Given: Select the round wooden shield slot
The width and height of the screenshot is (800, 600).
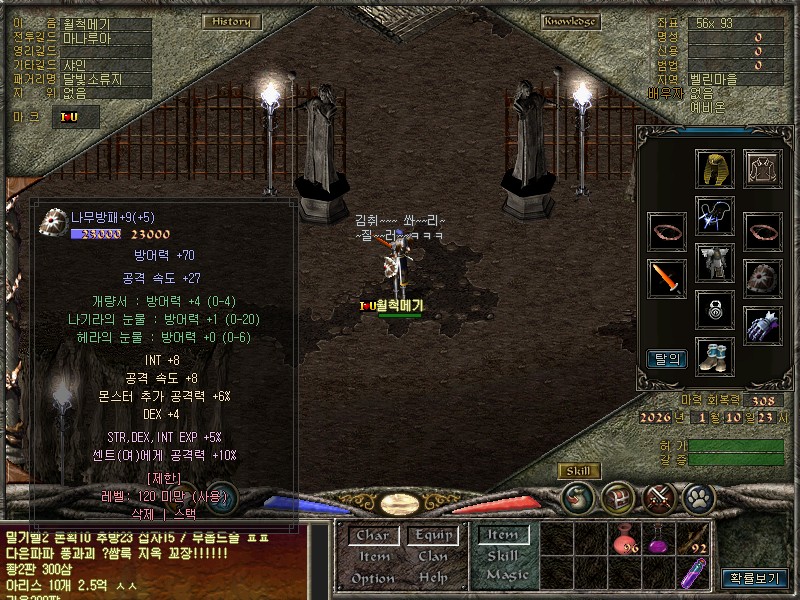Looking at the screenshot, I should coord(762,277).
